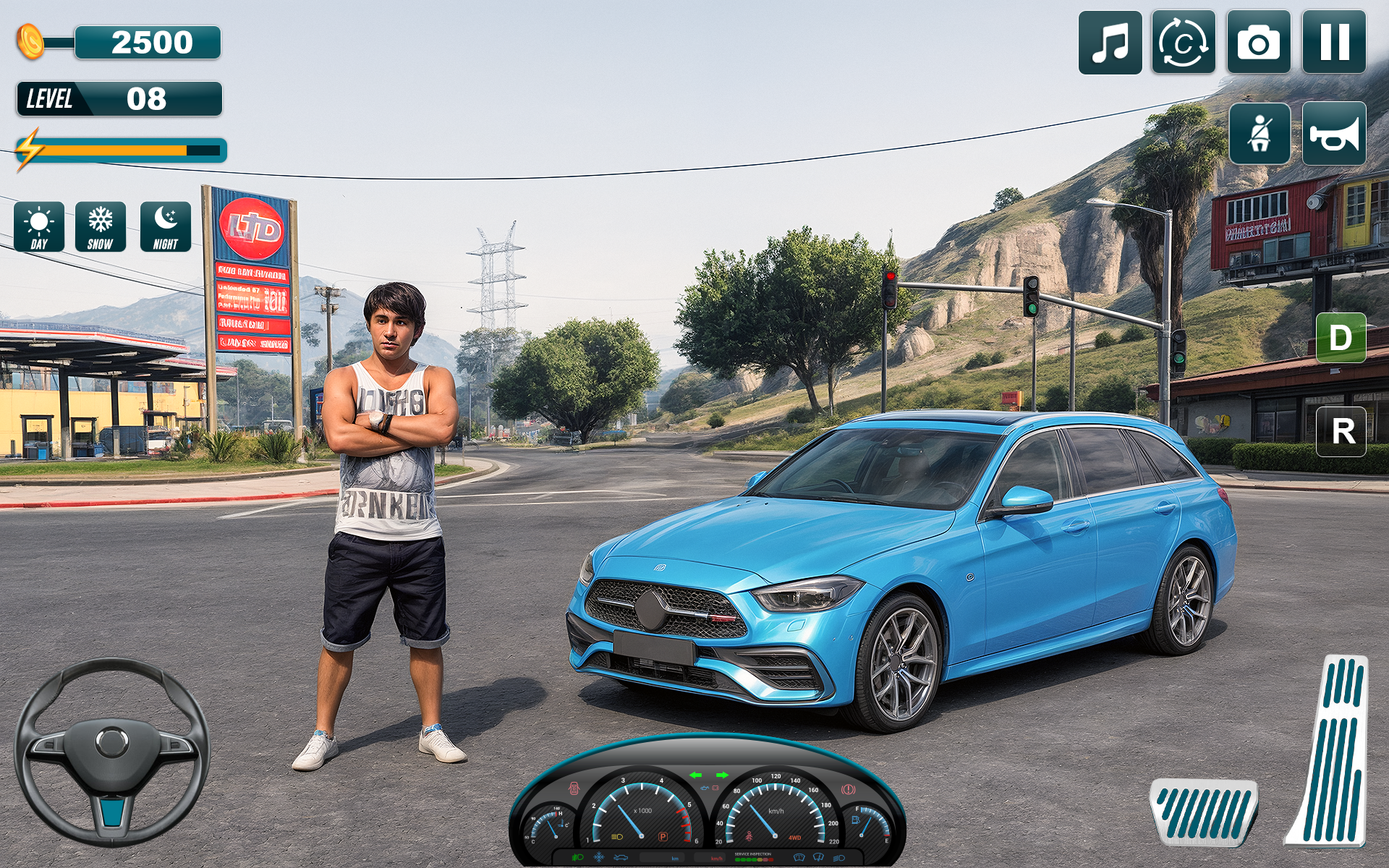Activate Night mode
Image resolution: width=1389 pixels, height=868 pixels.
pyautogui.click(x=165, y=228)
